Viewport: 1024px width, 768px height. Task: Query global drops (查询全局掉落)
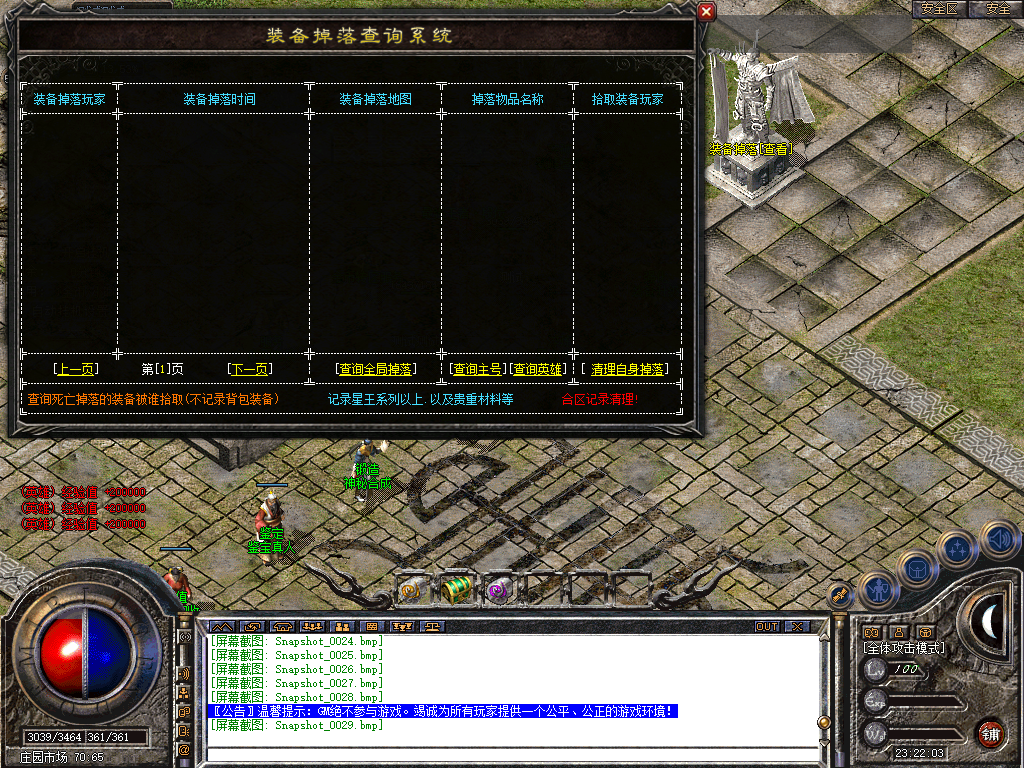pos(375,369)
